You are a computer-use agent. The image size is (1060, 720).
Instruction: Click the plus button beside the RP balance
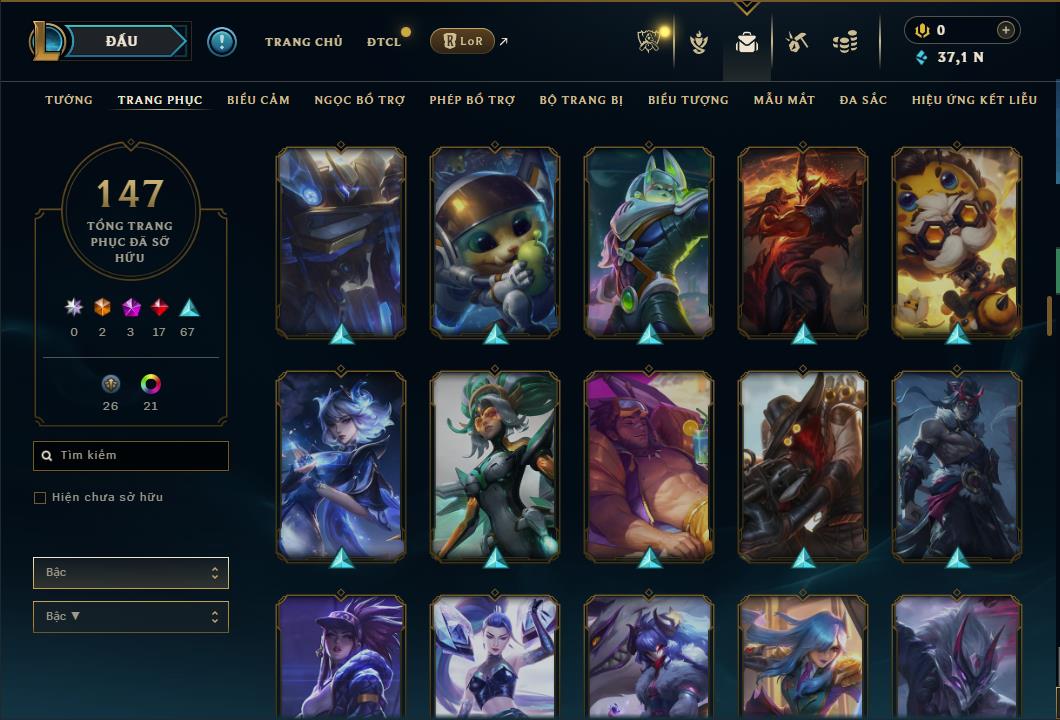(1006, 30)
